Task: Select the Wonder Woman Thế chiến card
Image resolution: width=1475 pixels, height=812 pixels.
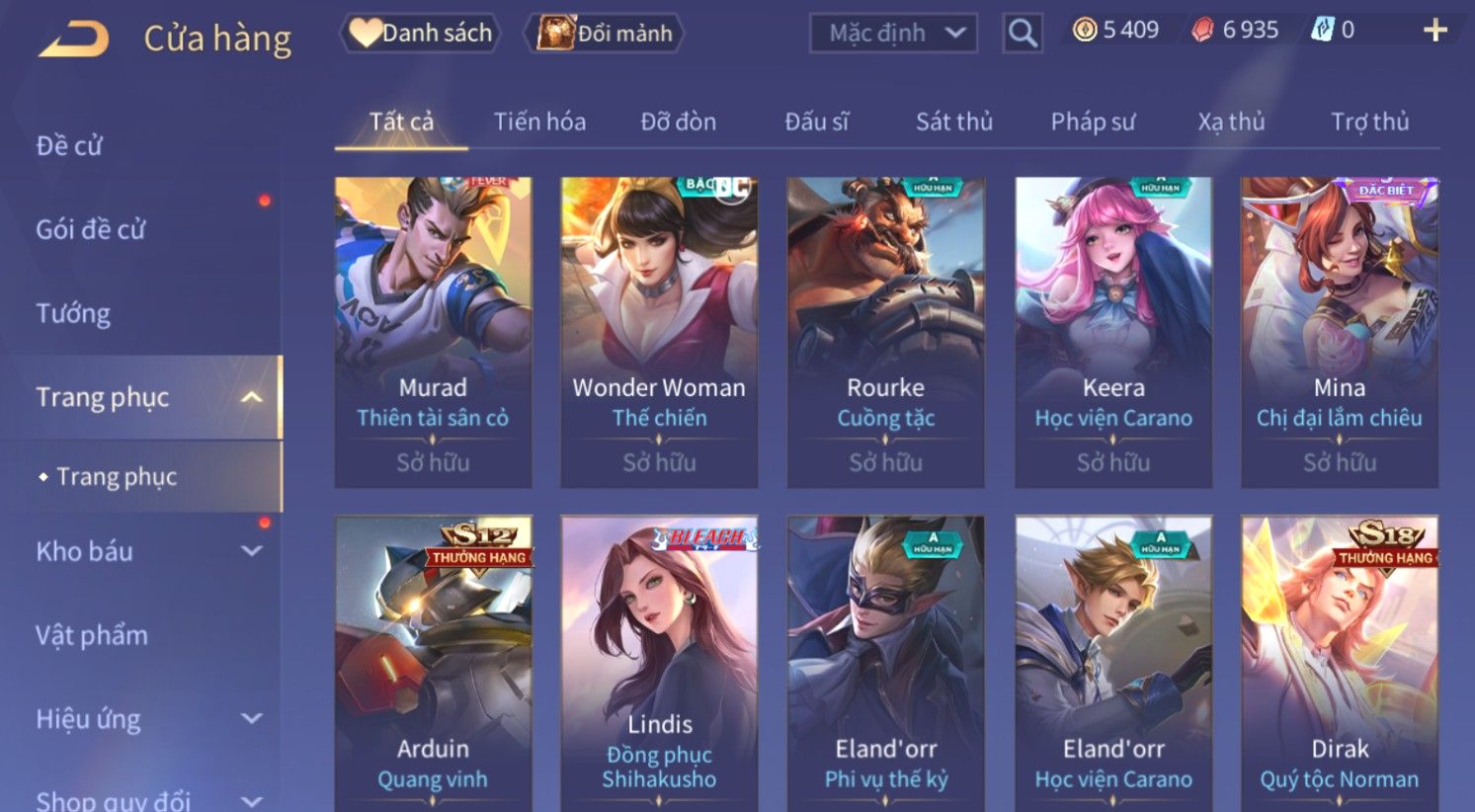Action: point(659,331)
